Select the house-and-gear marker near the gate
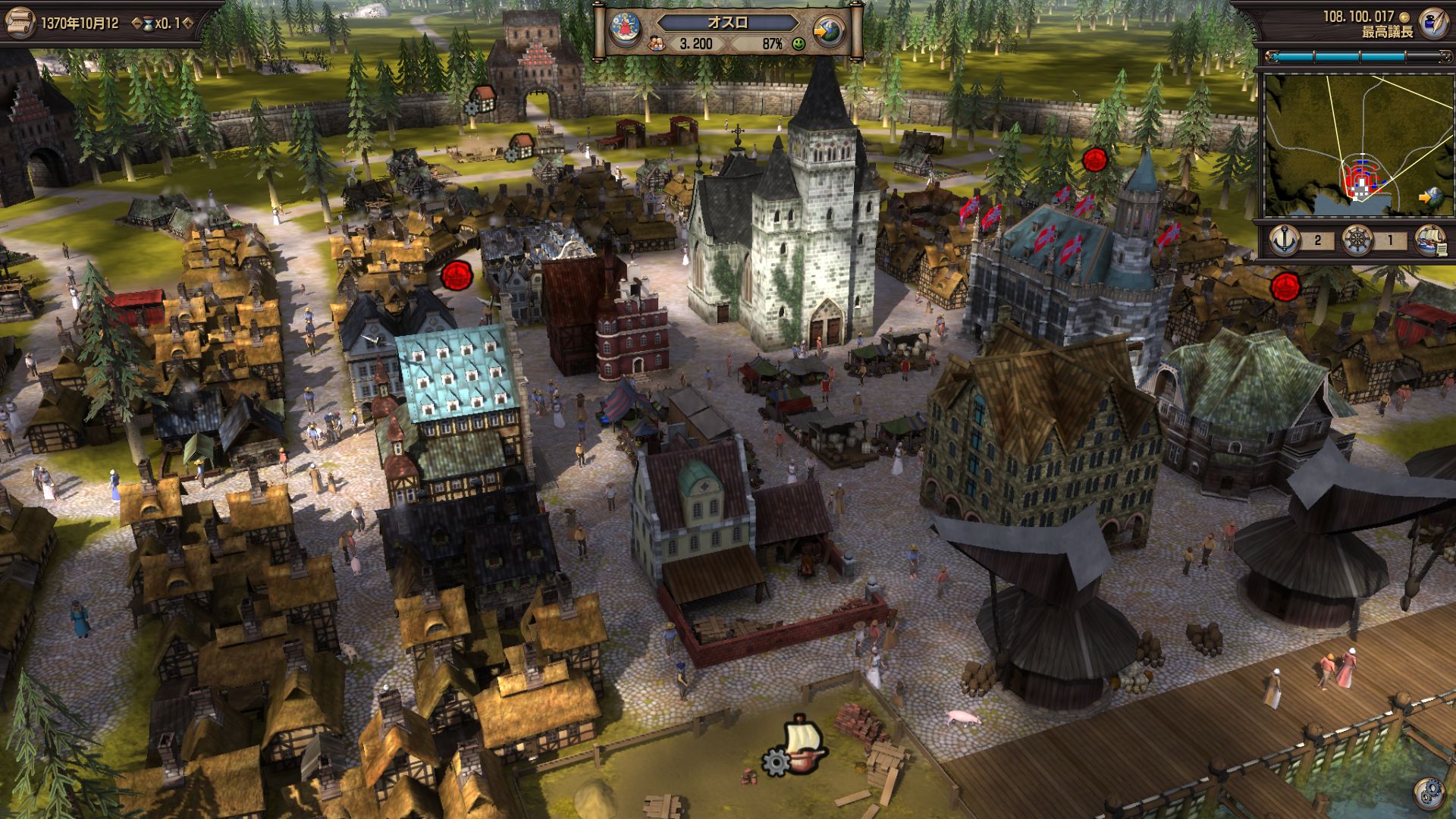The height and width of the screenshot is (819, 1456). tap(480, 100)
